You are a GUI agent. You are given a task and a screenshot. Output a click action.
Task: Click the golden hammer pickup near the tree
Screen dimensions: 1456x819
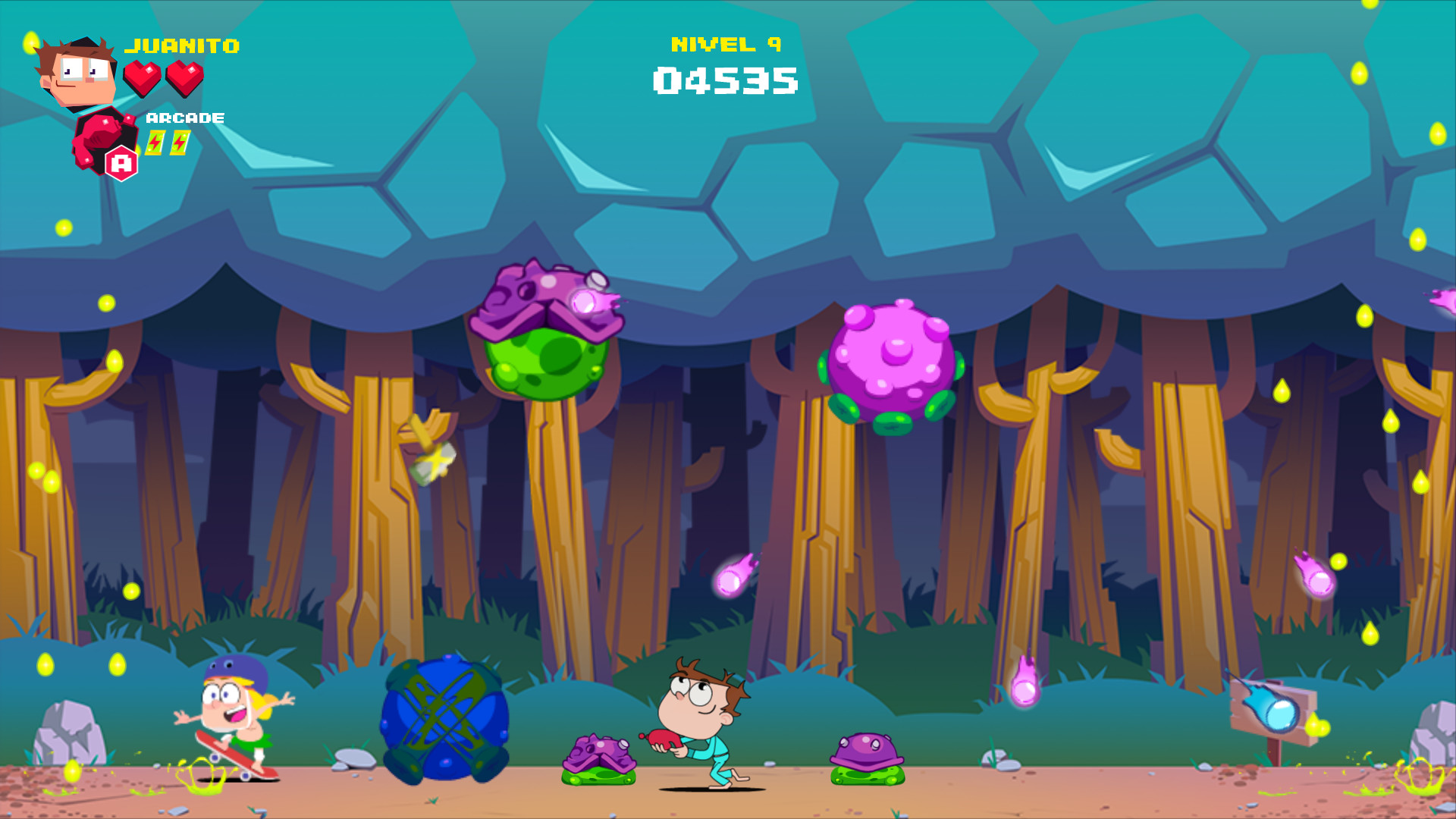(428, 447)
